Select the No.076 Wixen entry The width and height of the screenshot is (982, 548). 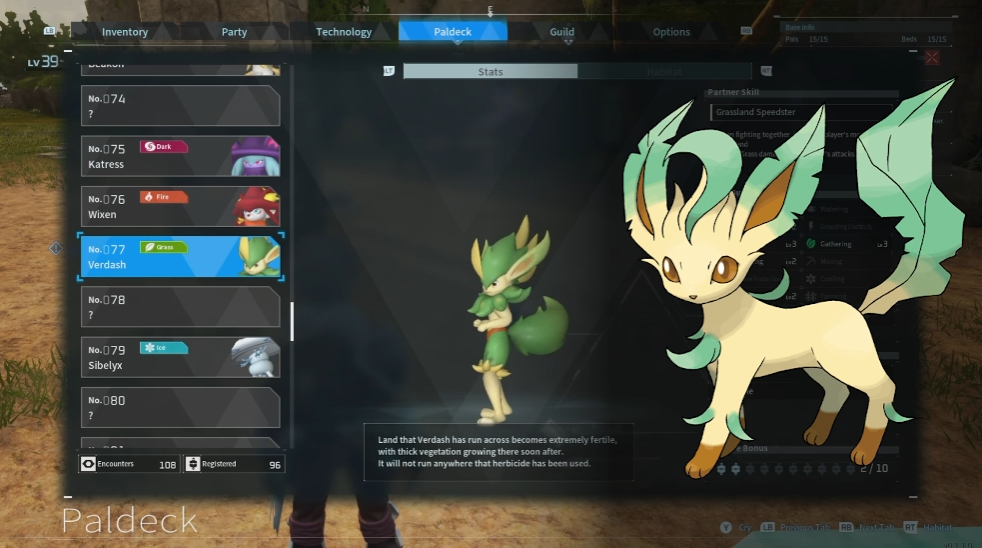point(180,206)
